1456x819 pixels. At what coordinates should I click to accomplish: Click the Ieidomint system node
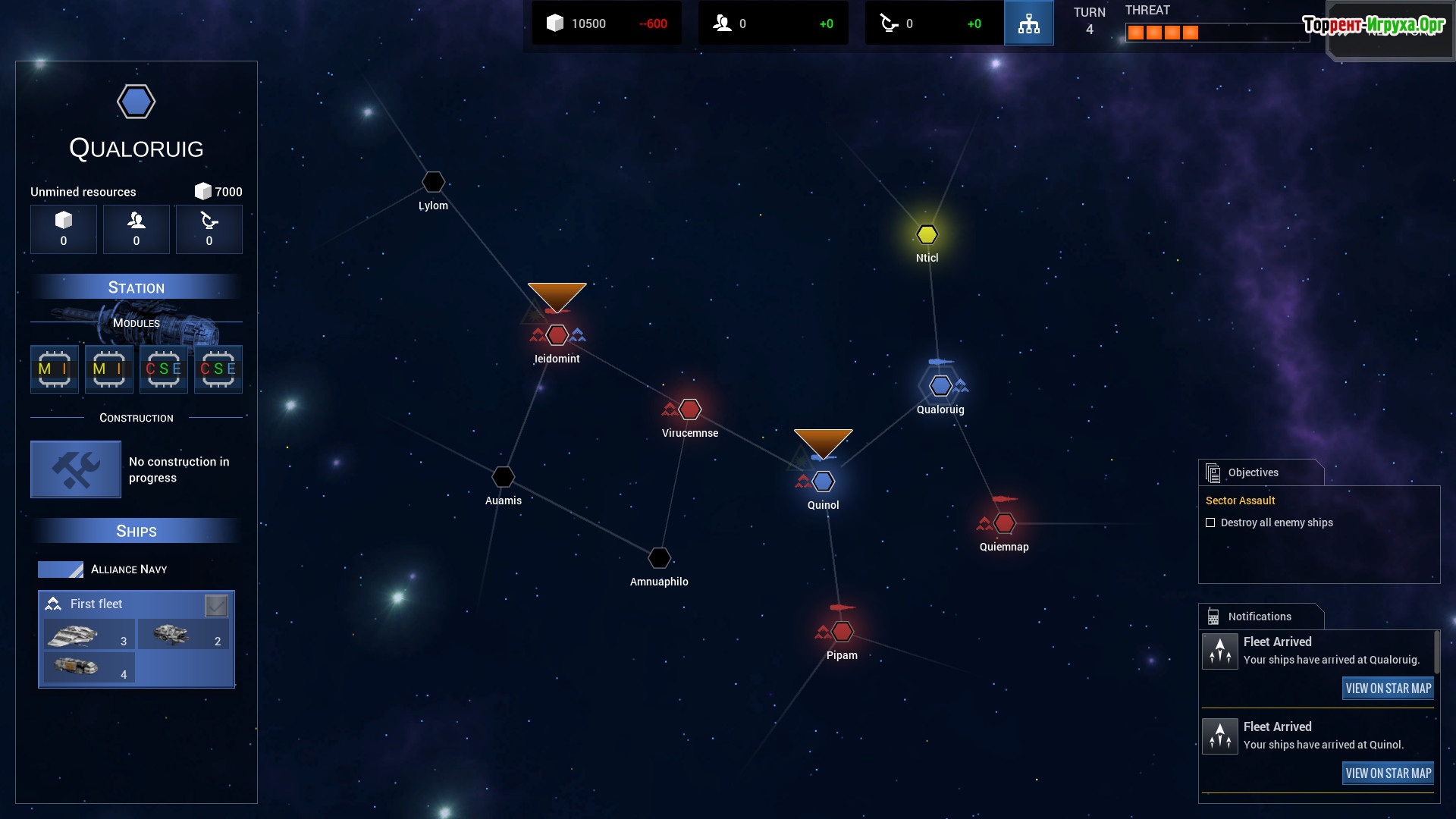pos(557,334)
